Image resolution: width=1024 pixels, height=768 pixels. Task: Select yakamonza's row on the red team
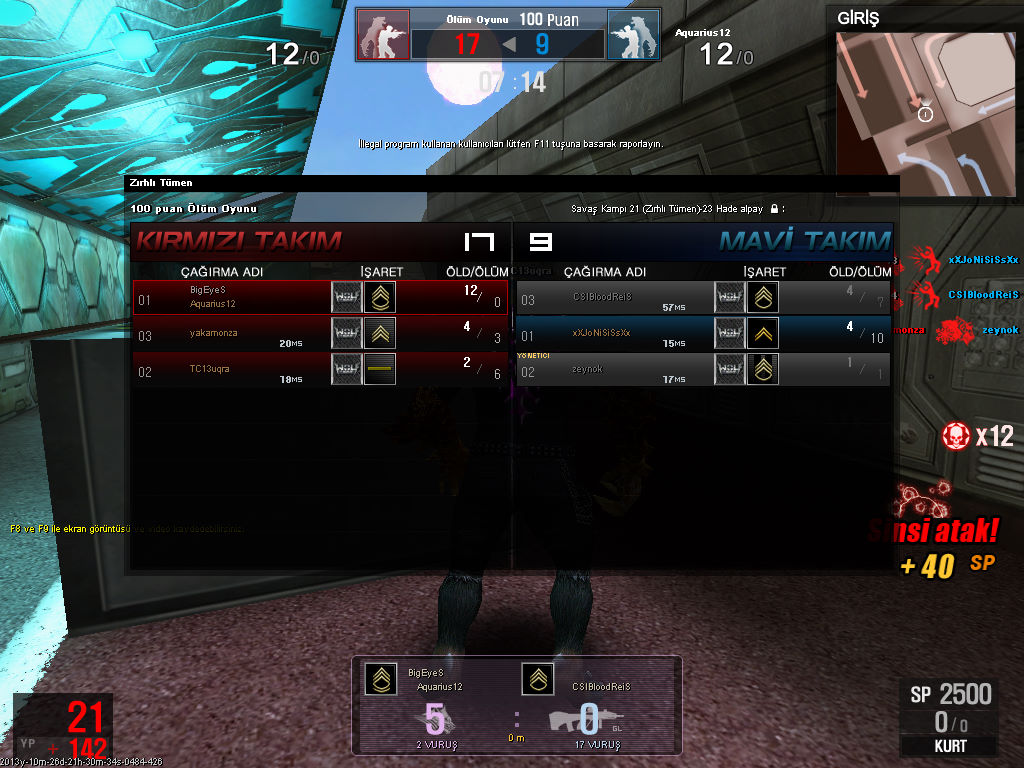(320, 333)
